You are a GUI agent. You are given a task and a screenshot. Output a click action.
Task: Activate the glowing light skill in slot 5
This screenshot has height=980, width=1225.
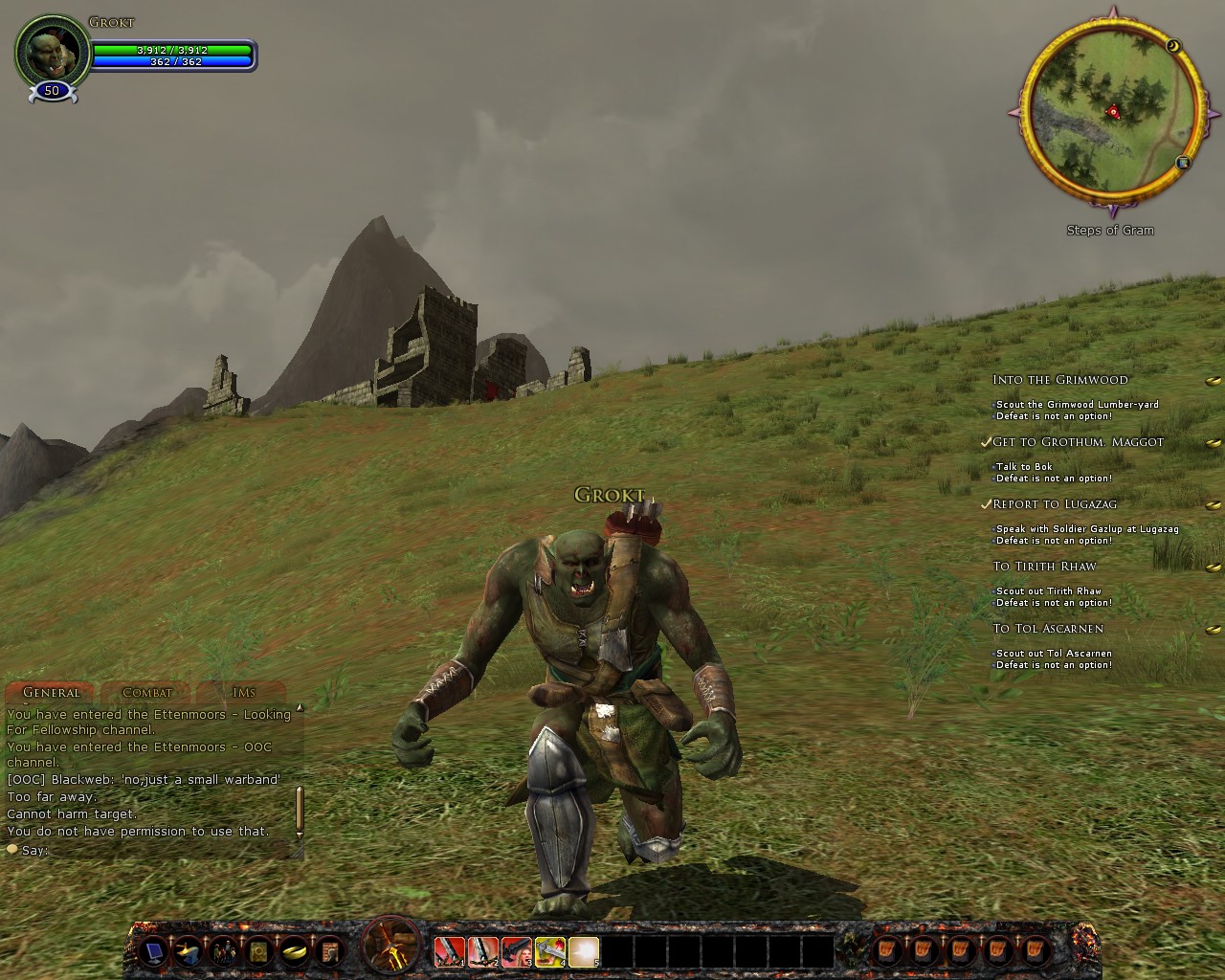584,951
